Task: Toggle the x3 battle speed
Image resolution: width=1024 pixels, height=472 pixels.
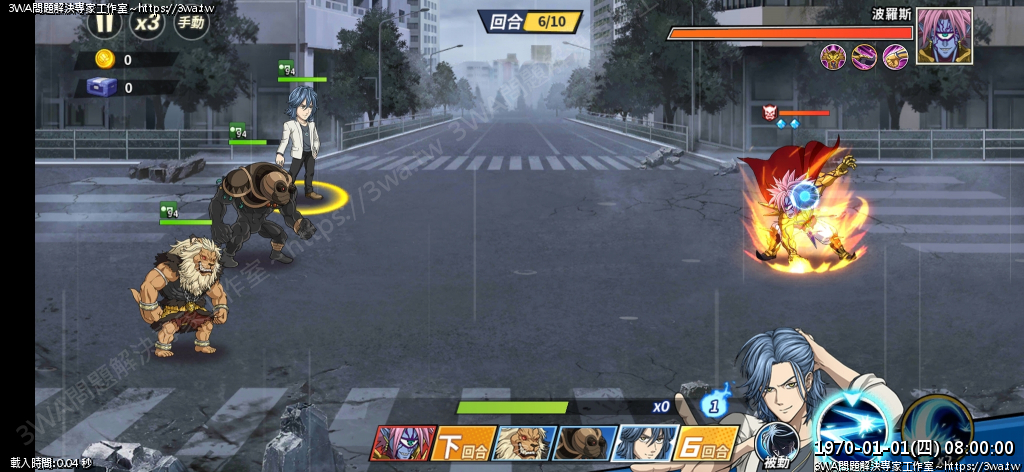Action: tap(148, 21)
